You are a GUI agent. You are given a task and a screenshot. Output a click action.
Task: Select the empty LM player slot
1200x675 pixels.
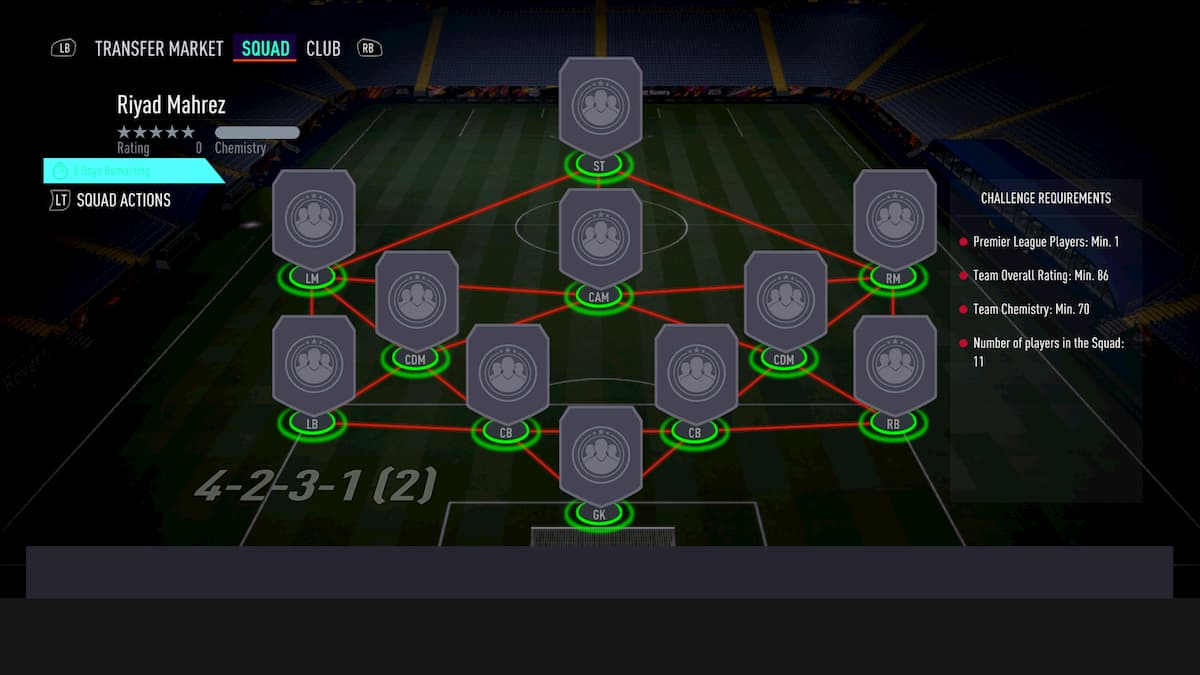coord(313,219)
